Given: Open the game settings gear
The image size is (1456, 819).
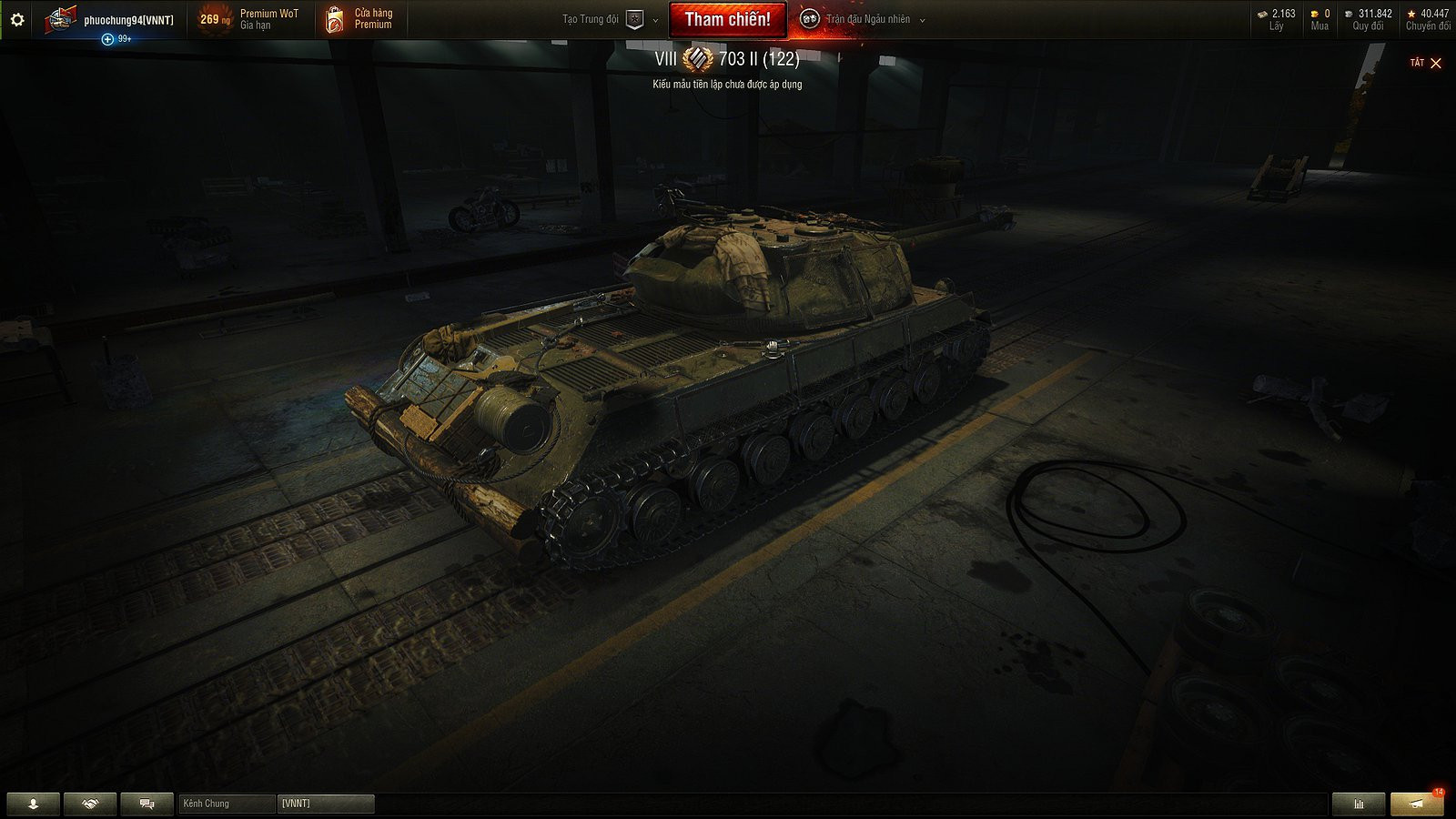Looking at the screenshot, I should [x=17, y=17].
